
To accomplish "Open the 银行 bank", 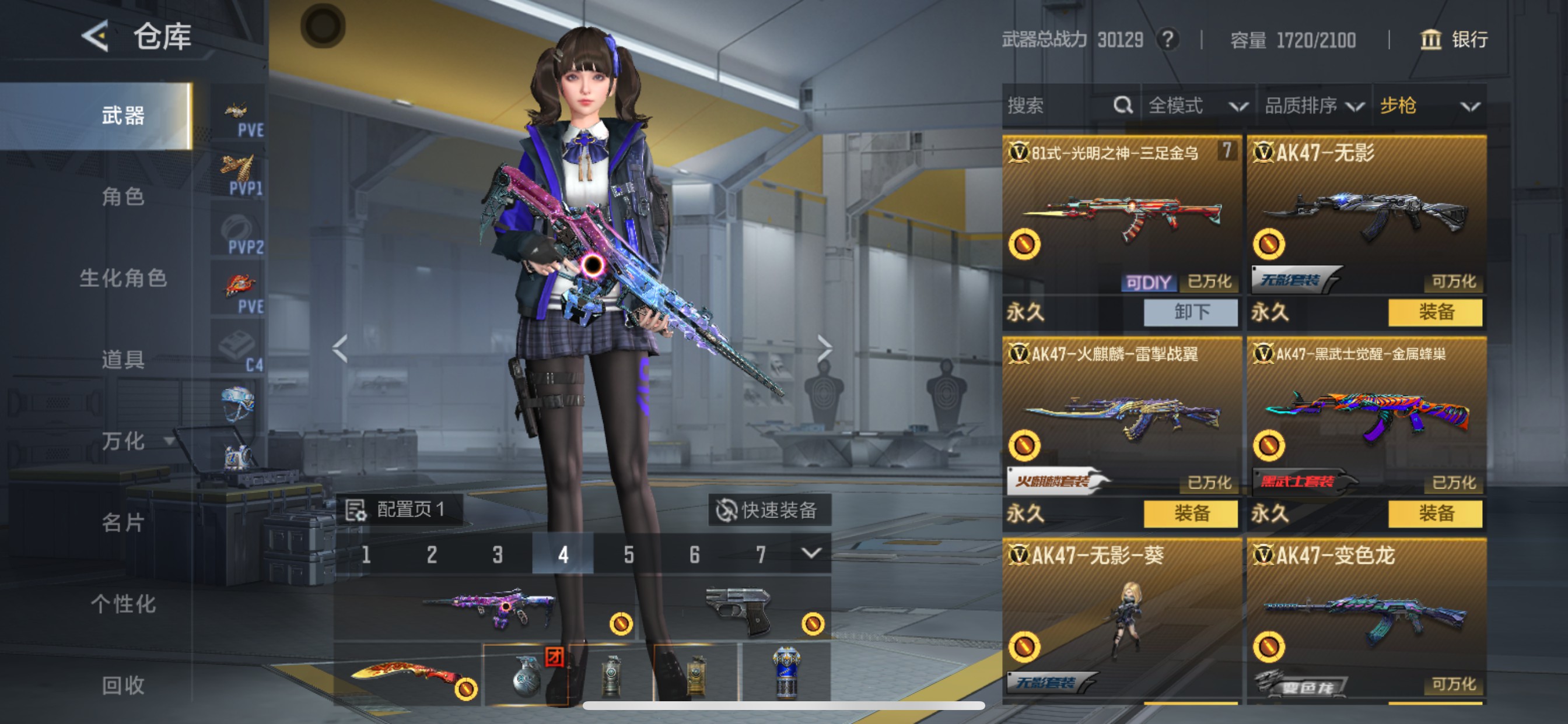I will tap(1455, 40).
